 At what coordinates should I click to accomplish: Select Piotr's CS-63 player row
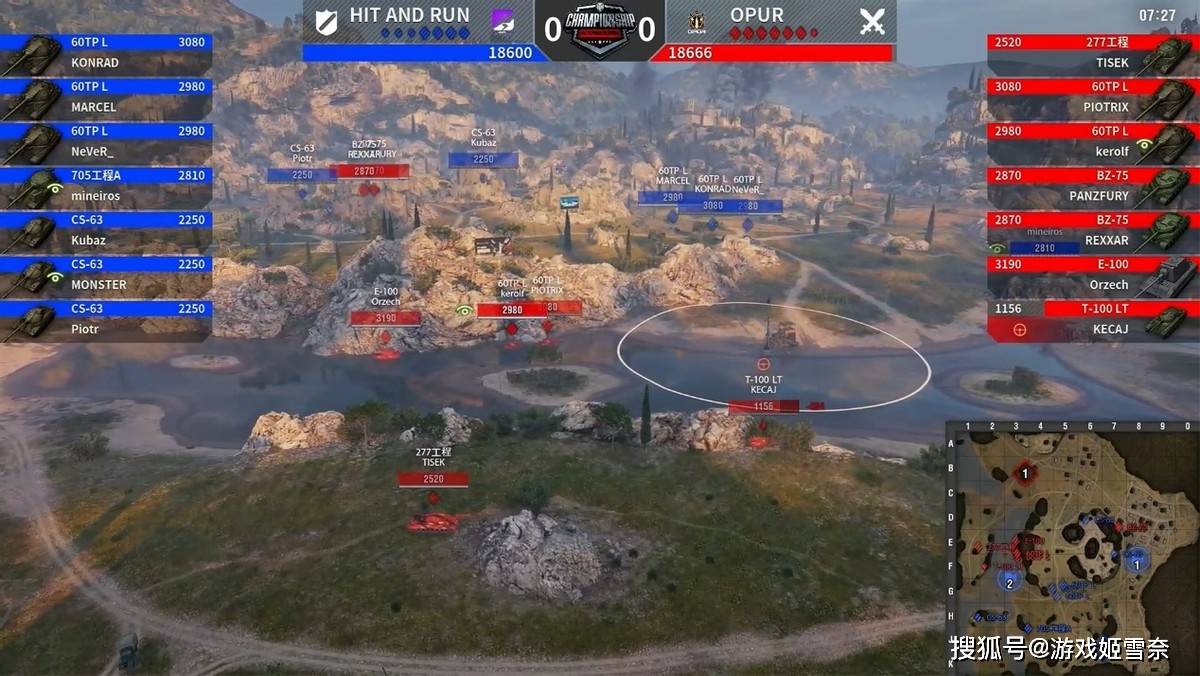106,318
